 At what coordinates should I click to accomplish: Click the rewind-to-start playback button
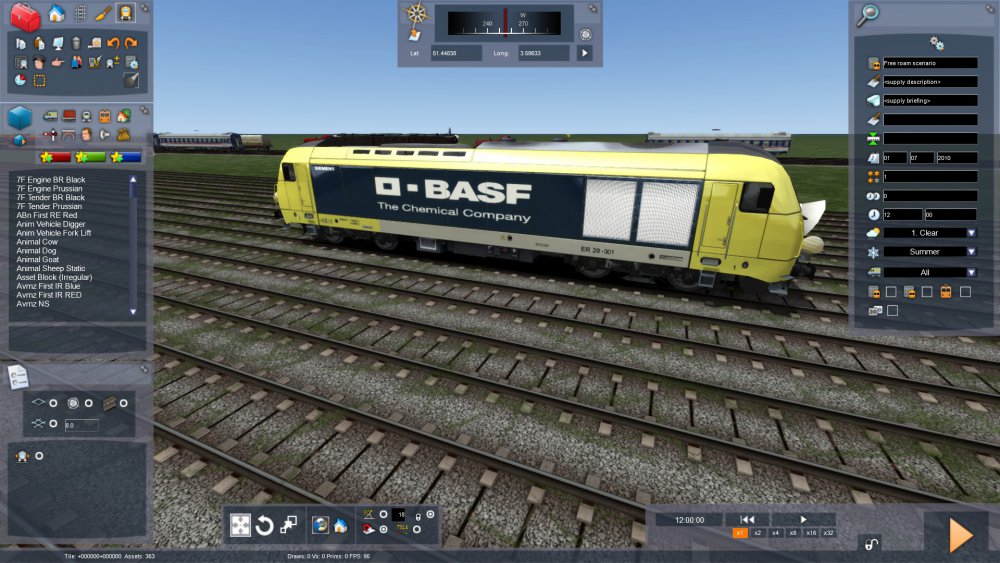click(x=746, y=519)
